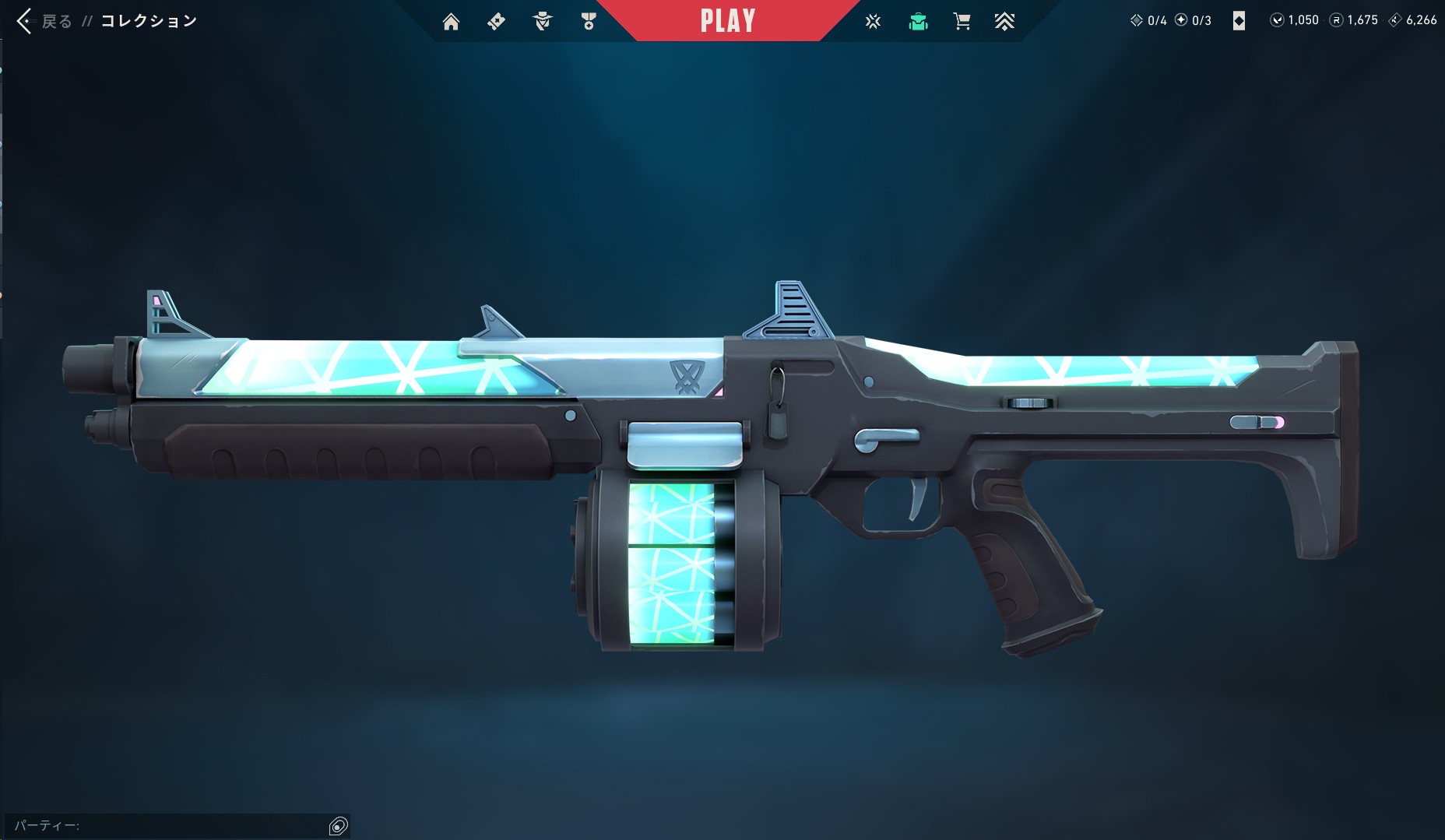Navigate to the Home icon
The image size is (1445, 840).
click(452, 21)
